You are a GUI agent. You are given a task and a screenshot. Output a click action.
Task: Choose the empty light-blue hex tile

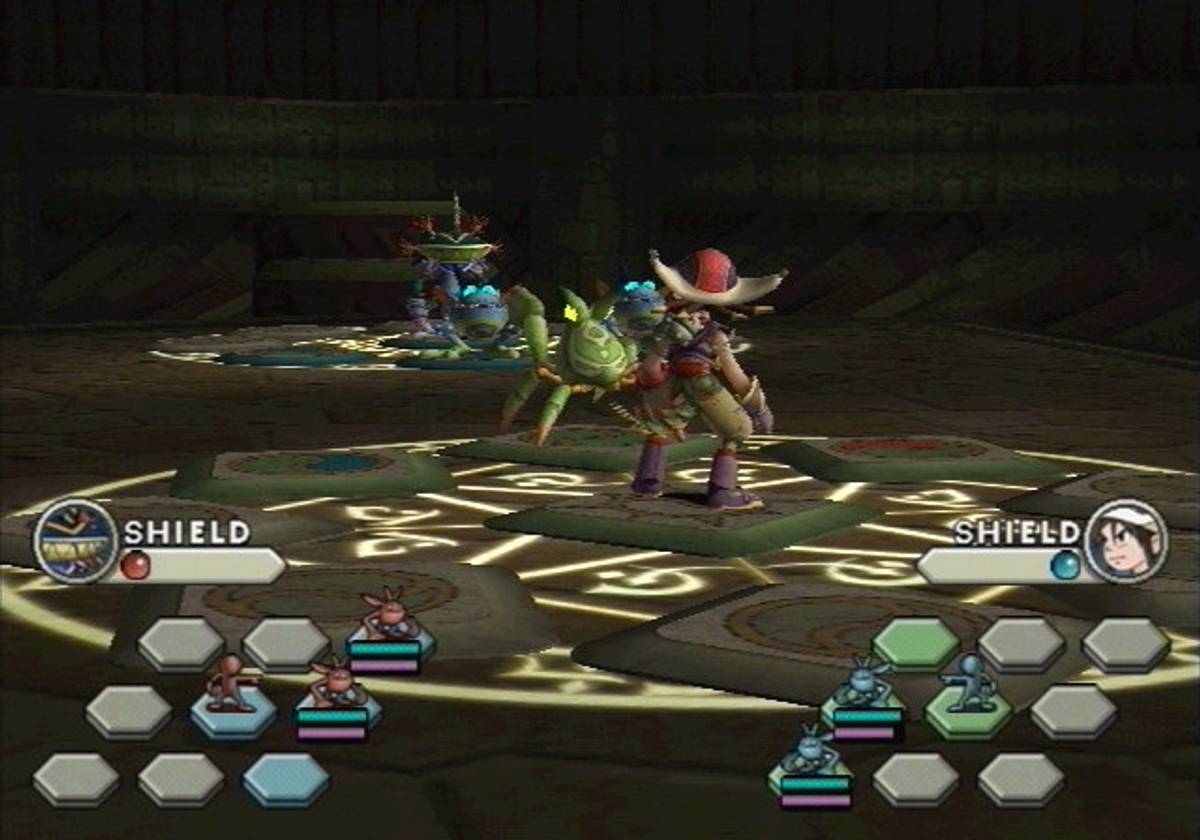coord(285,780)
